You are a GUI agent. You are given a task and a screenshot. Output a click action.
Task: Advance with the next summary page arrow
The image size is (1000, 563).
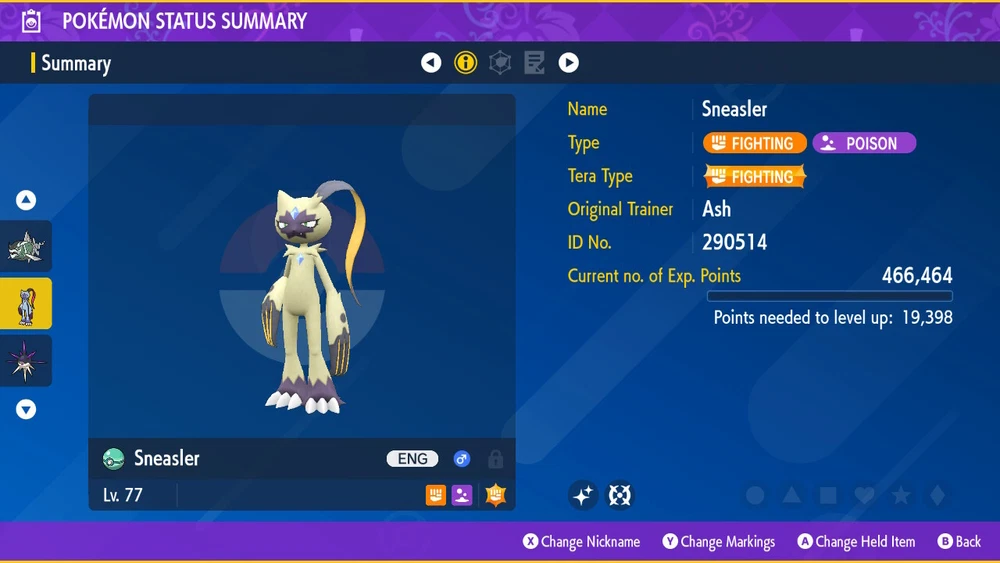pos(568,63)
